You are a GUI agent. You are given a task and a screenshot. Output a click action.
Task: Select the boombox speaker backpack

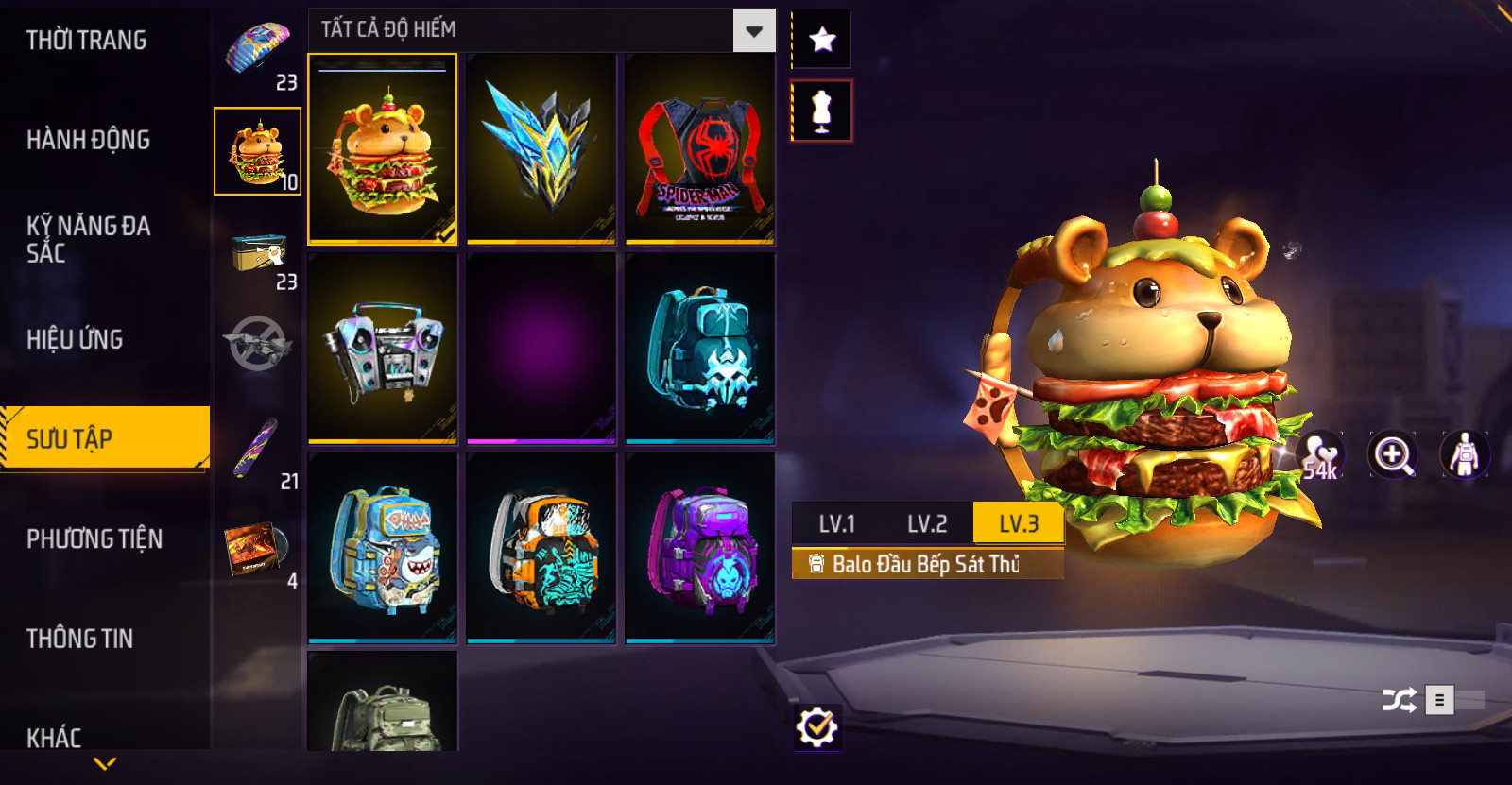383,349
